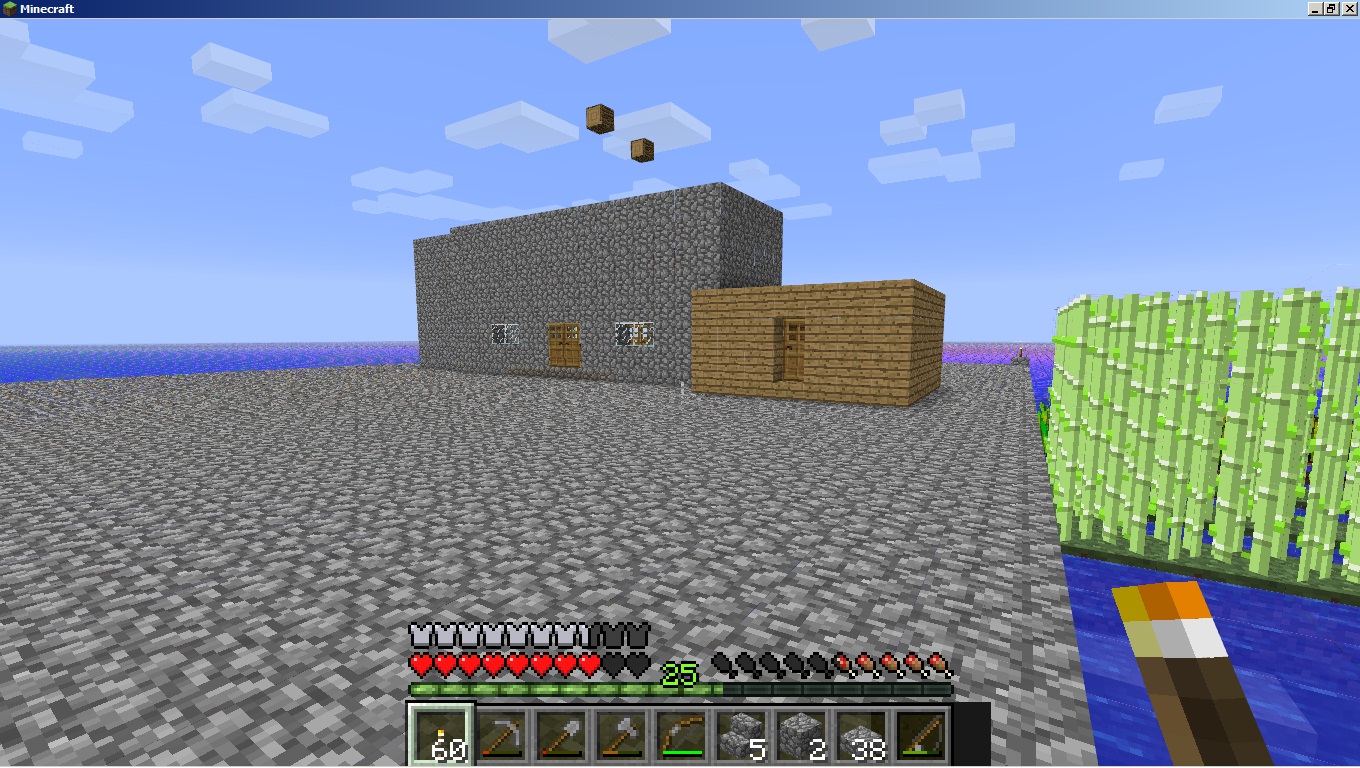Minimize the Minecraft window

(x=1315, y=9)
